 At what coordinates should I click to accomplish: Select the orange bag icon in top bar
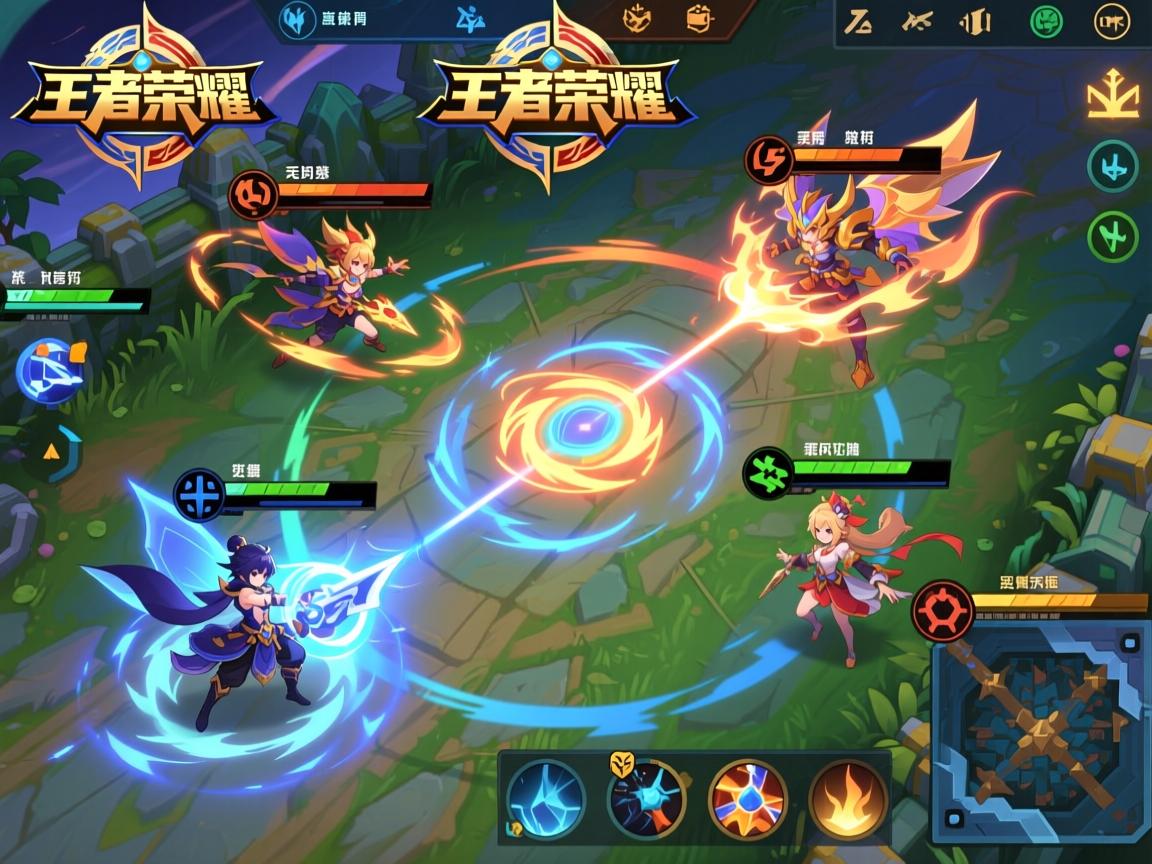click(x=699, y=17)
